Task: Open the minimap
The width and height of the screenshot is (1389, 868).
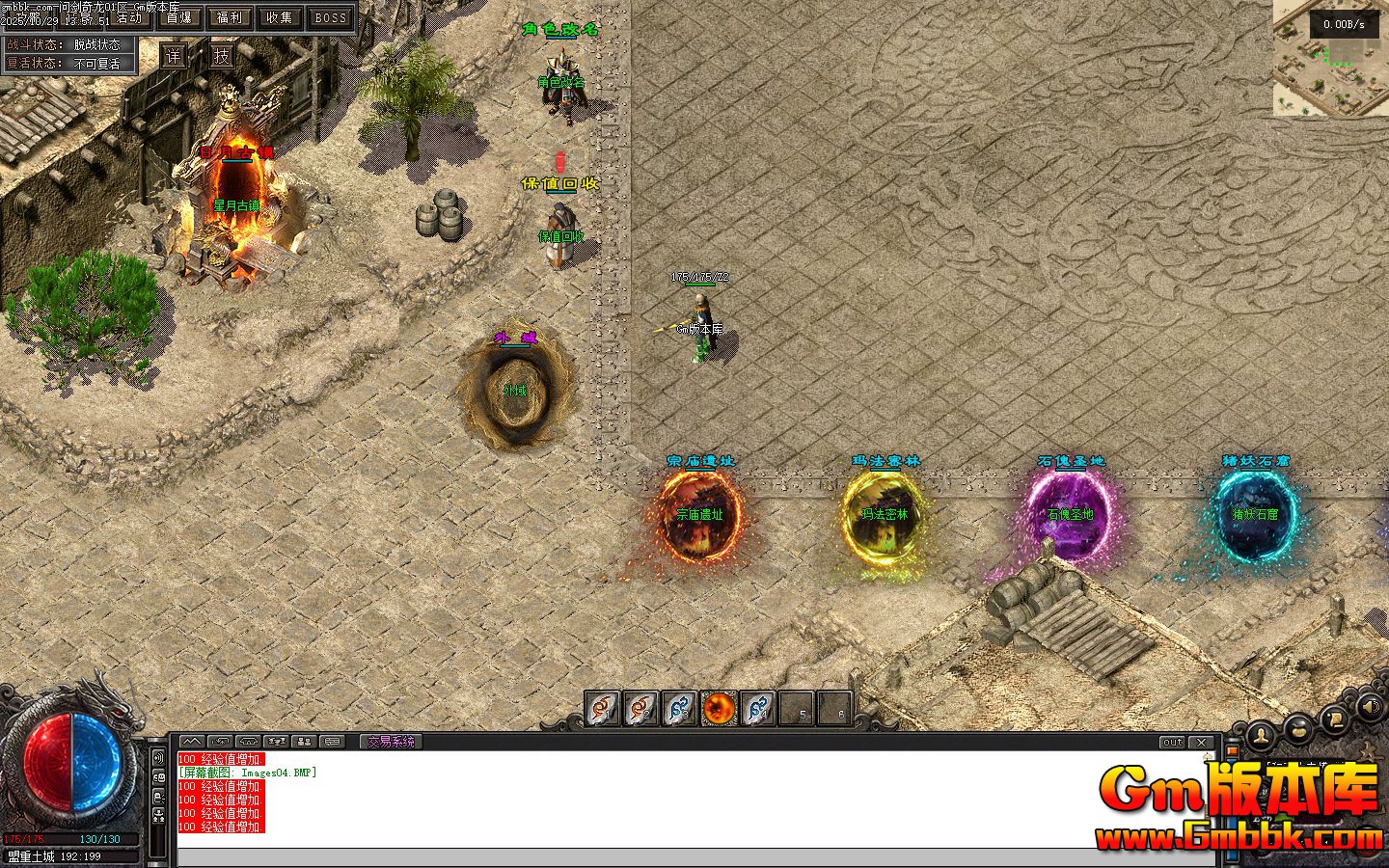Action: coord(1331,58)
